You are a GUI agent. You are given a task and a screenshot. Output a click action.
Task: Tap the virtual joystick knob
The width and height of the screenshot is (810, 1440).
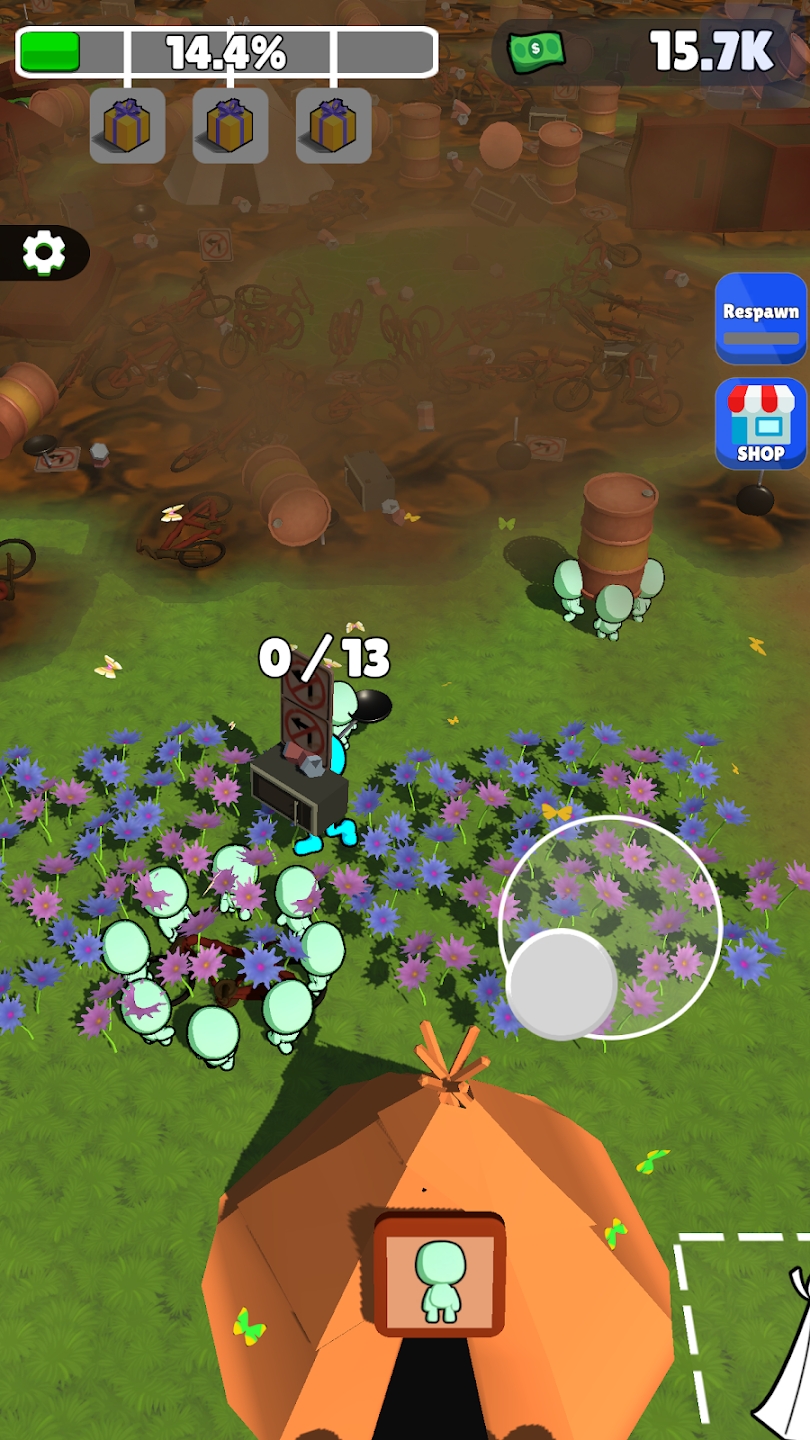(x=562, y=984)
